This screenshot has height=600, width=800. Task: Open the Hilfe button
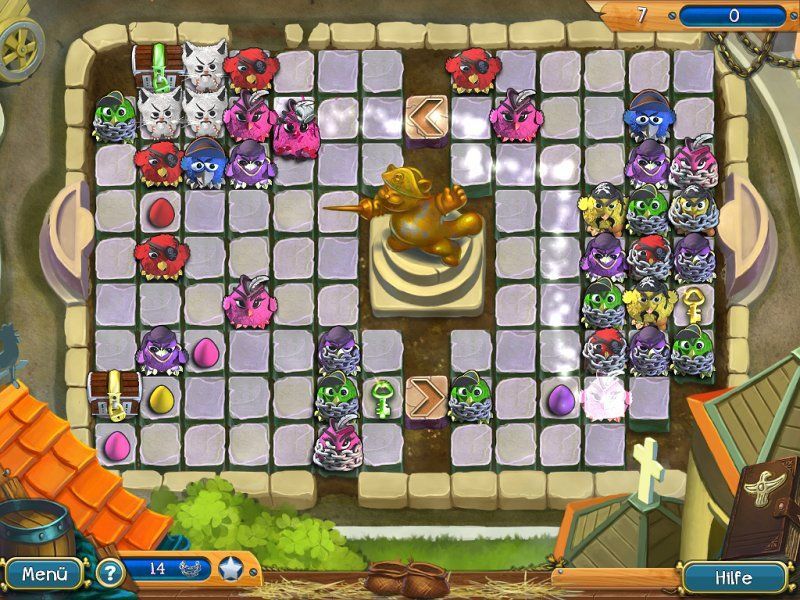[734, 578]
